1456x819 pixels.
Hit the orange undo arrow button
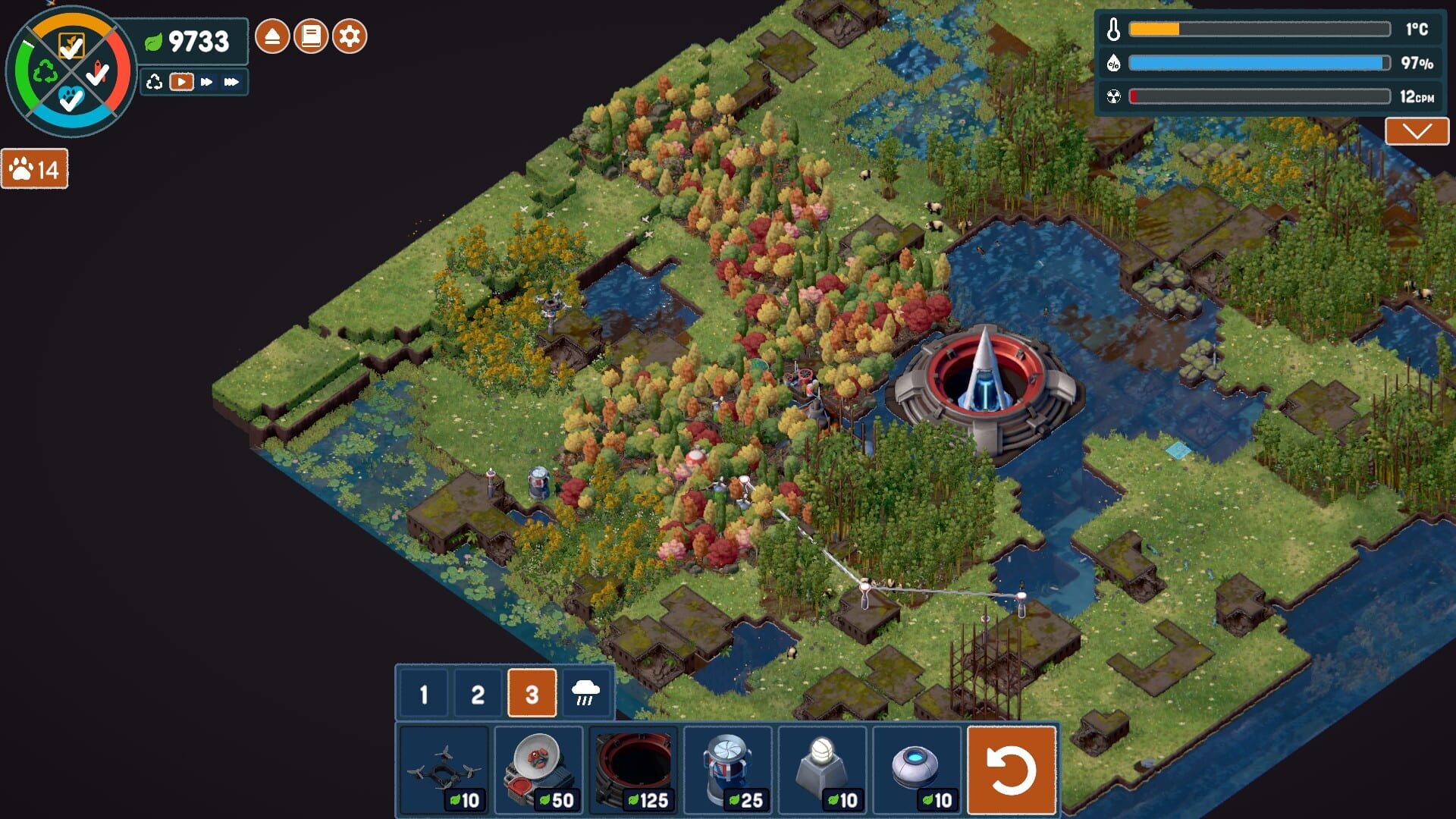1012,768
